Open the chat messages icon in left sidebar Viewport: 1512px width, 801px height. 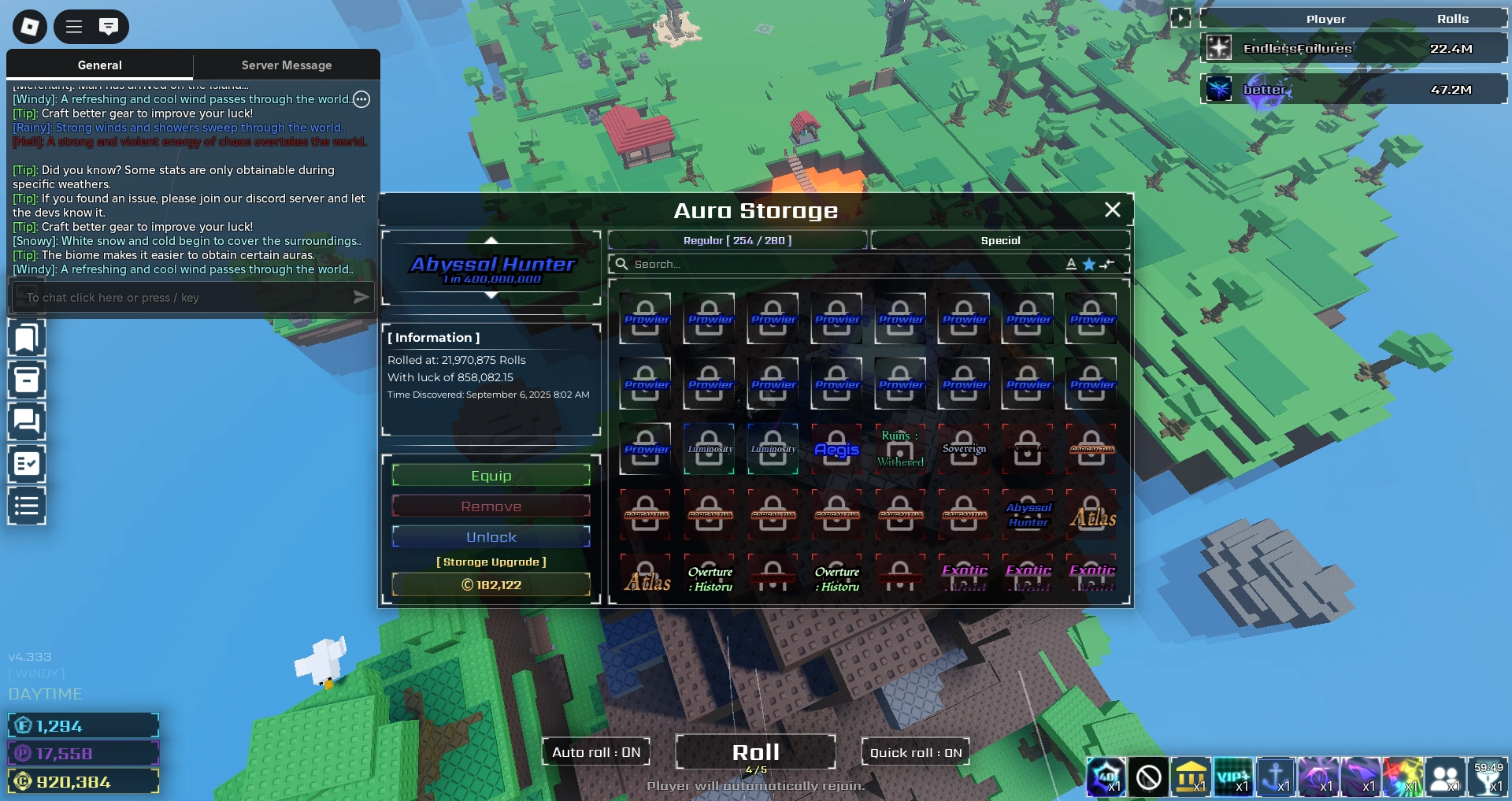pos(27,421)
